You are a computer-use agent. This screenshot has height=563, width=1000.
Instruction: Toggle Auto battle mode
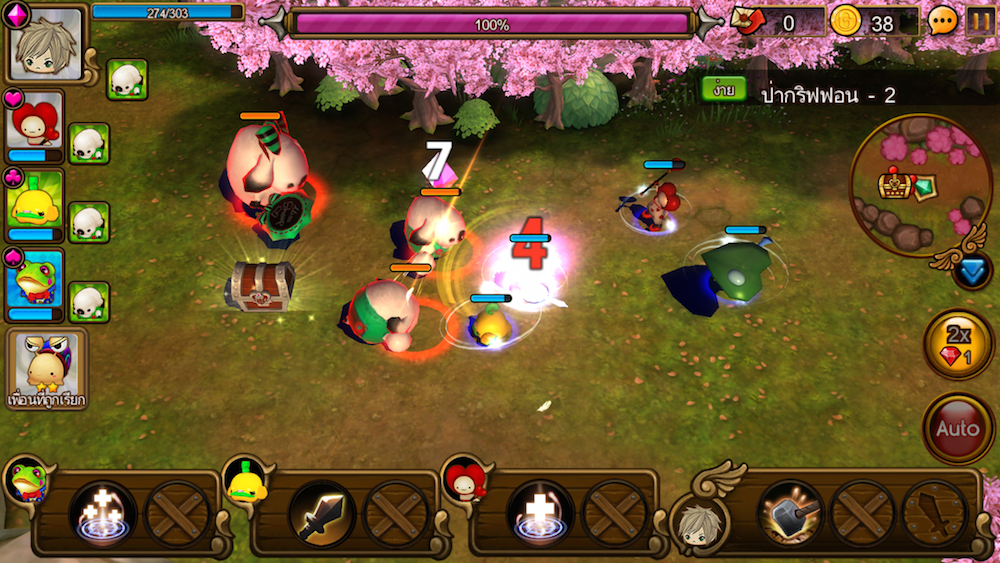click(957, 428)
